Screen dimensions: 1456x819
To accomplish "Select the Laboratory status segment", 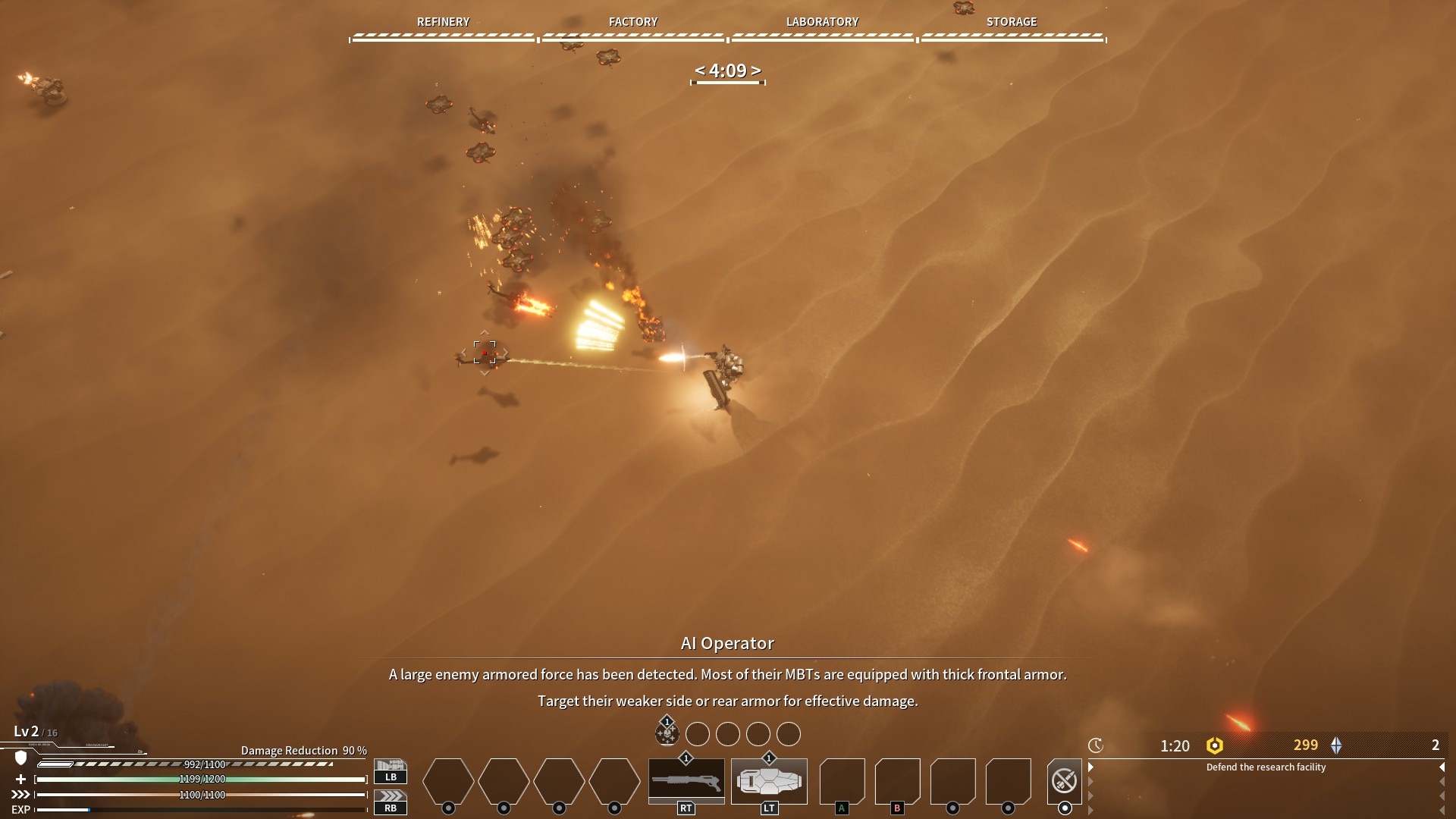I will point(822,29).
